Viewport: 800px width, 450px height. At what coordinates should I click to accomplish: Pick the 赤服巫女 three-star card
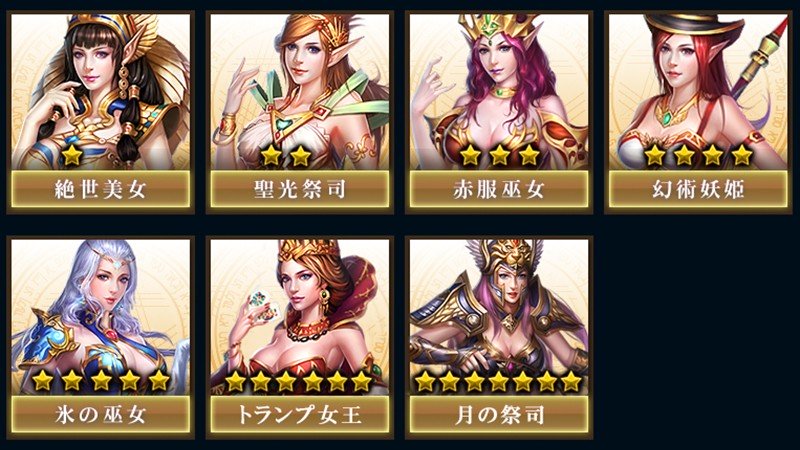click(500, 110)
